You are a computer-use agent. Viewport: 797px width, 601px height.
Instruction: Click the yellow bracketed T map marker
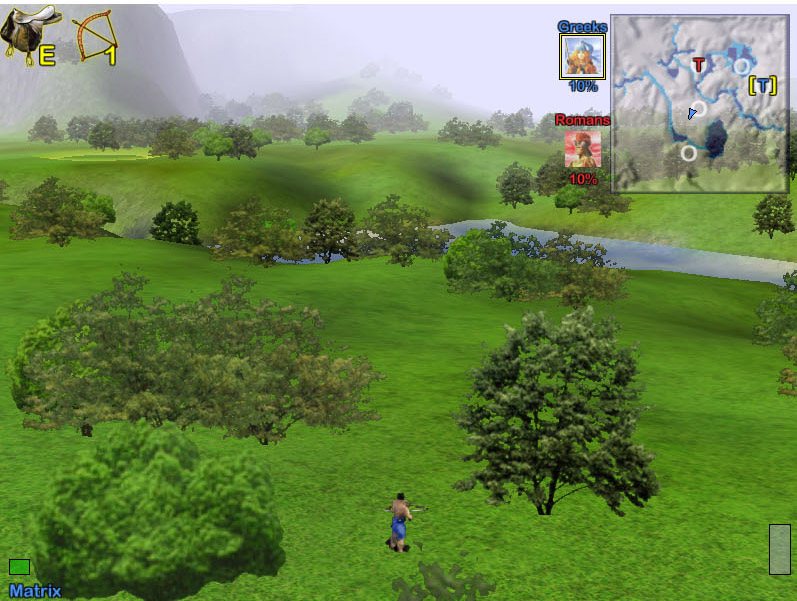point(763,85)
